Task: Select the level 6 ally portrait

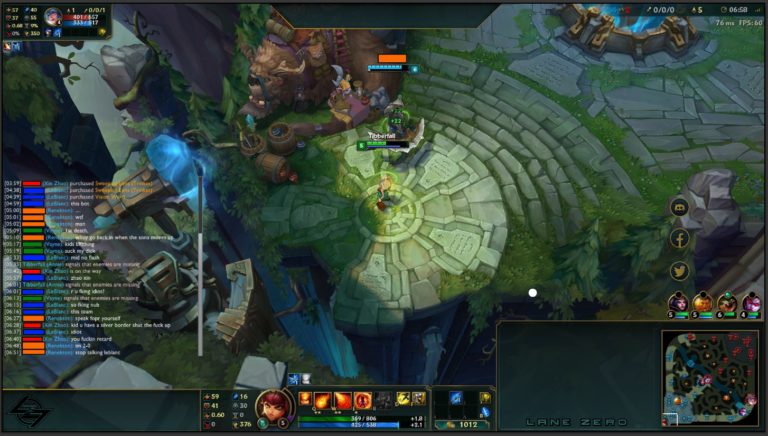Action: 727,302
